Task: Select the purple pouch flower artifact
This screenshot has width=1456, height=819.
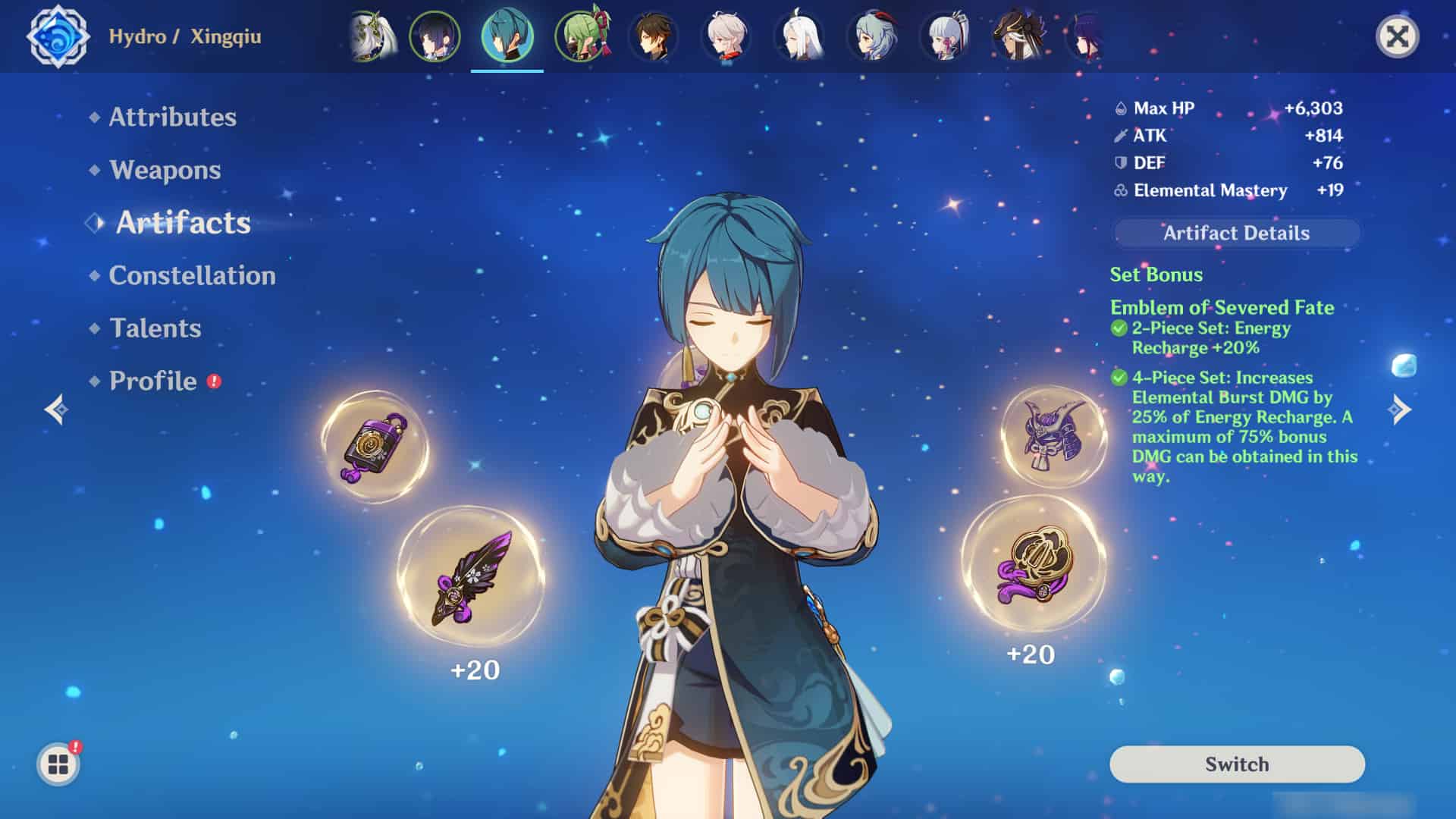Action: point(375,447)
